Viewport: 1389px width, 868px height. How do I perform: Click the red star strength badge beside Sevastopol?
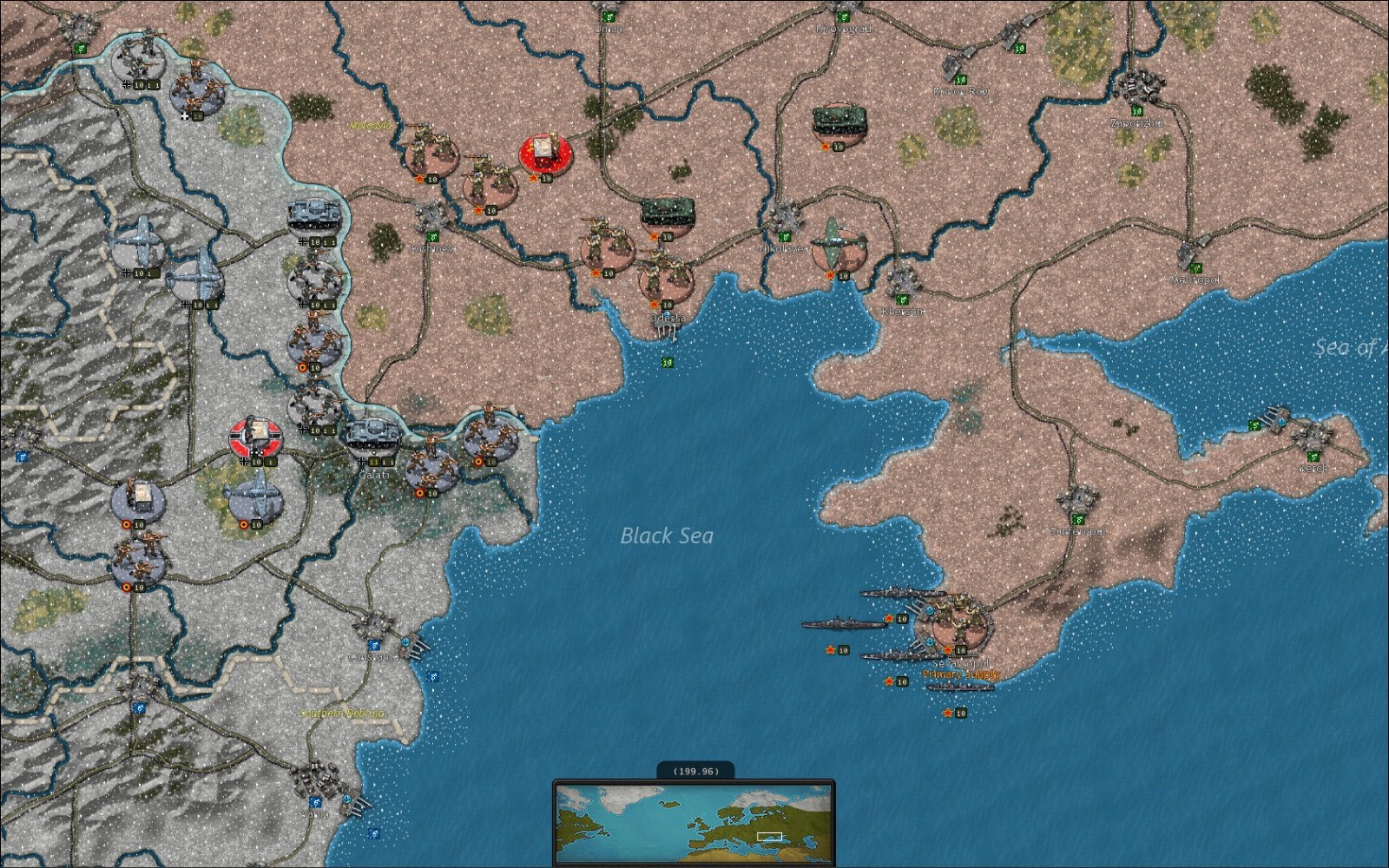946,649
